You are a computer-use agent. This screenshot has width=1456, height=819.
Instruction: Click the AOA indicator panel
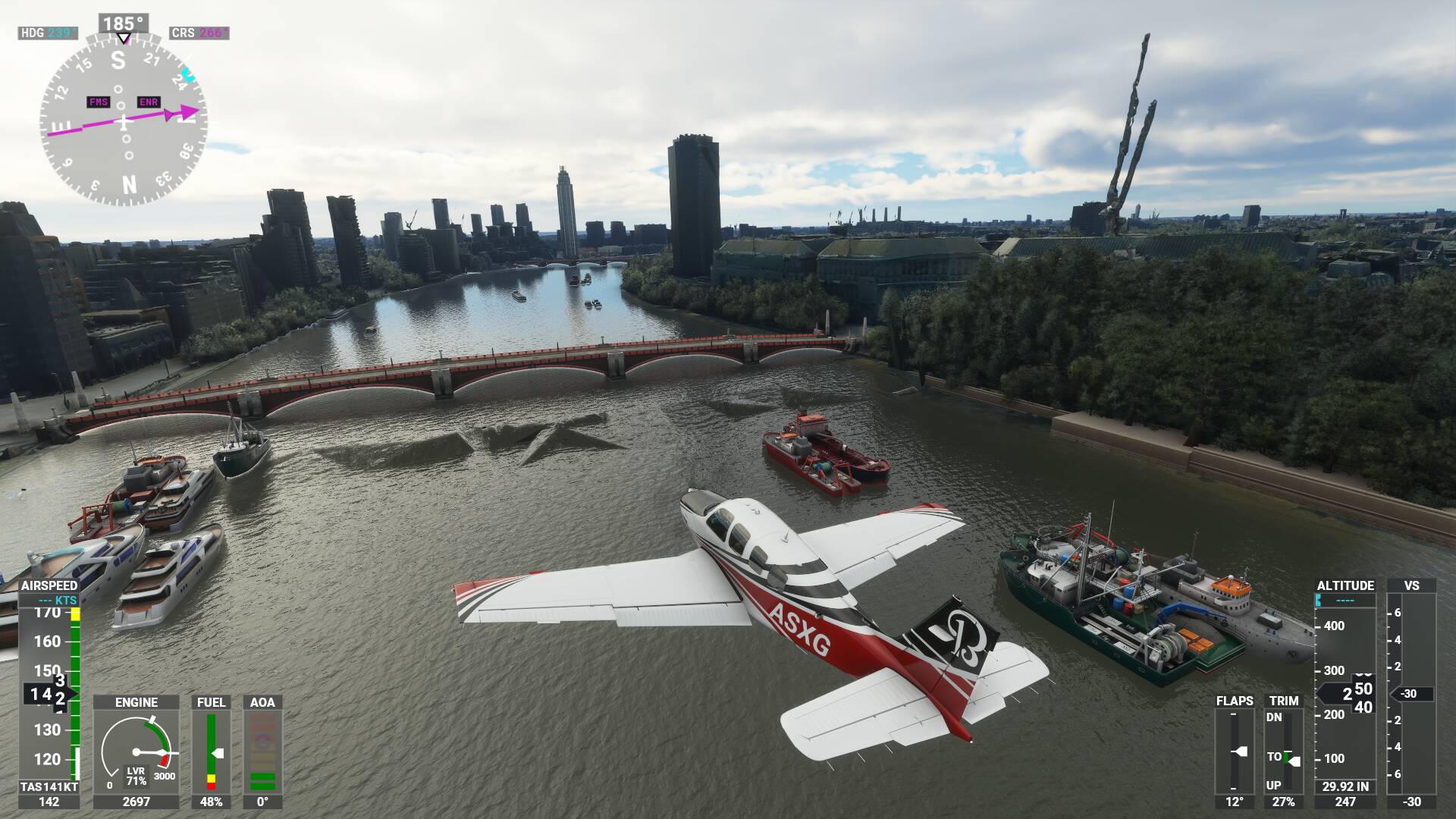262,751
